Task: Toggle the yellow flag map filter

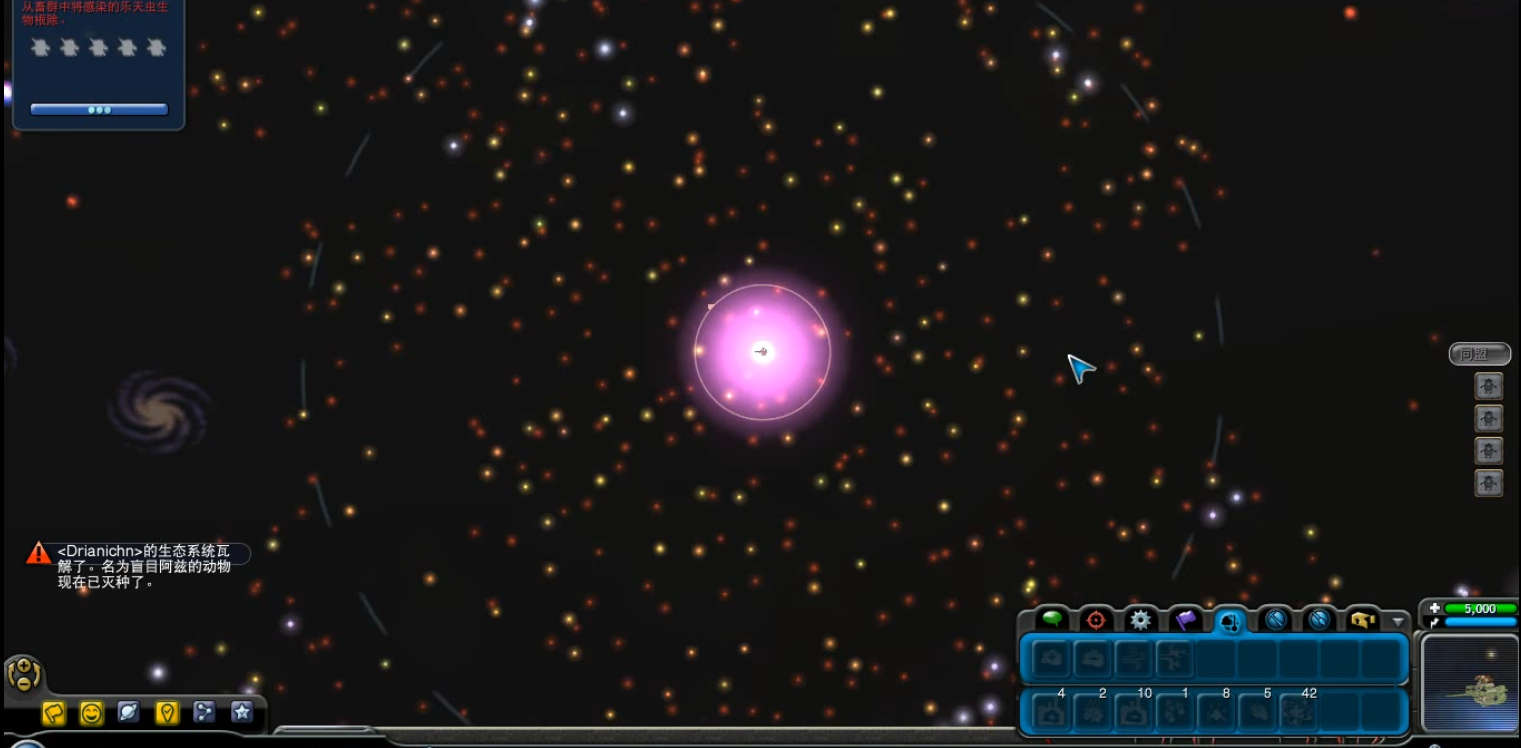Action: point(53,712)
